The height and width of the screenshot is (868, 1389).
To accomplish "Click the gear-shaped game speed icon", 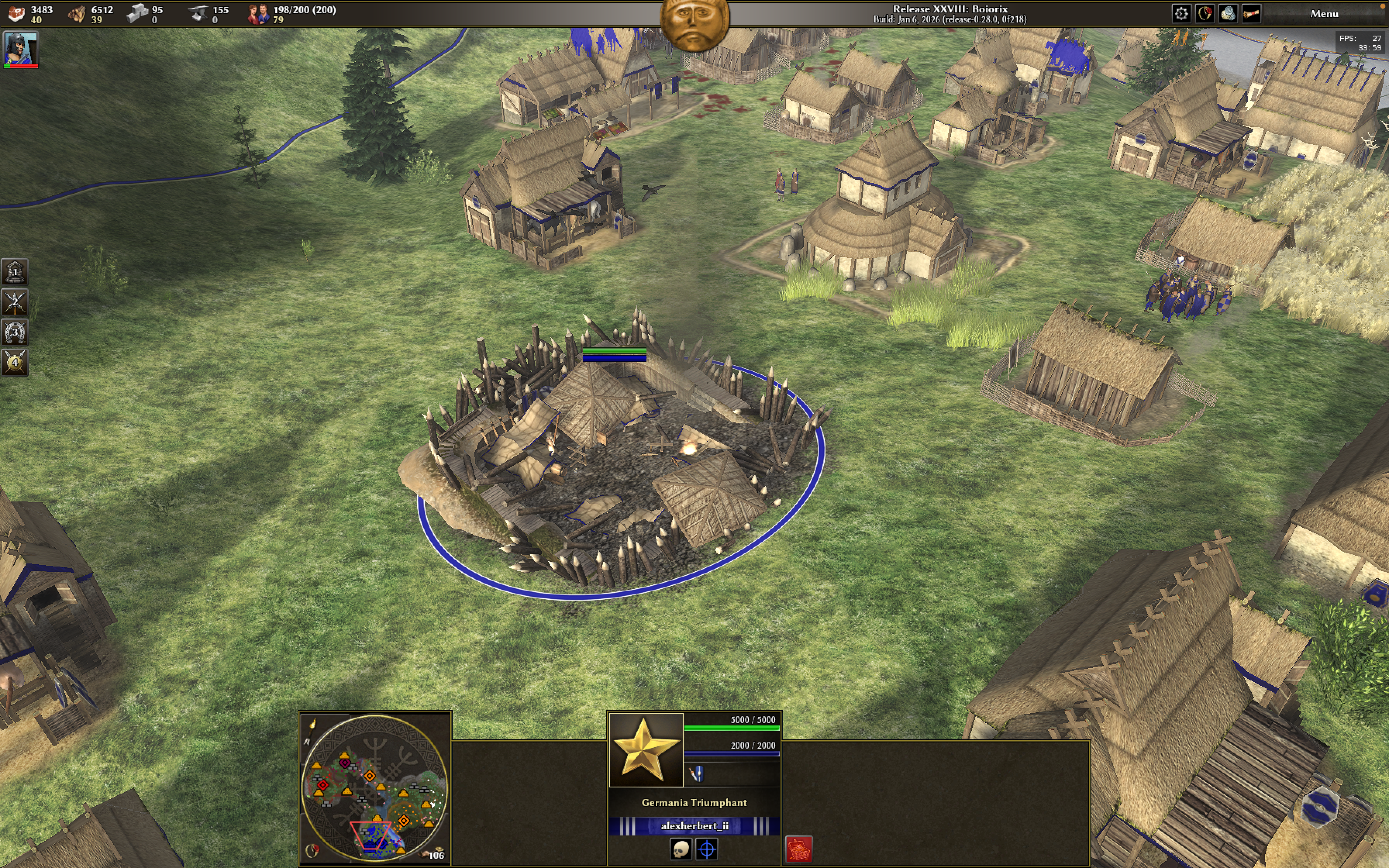I will (1180, 14).
